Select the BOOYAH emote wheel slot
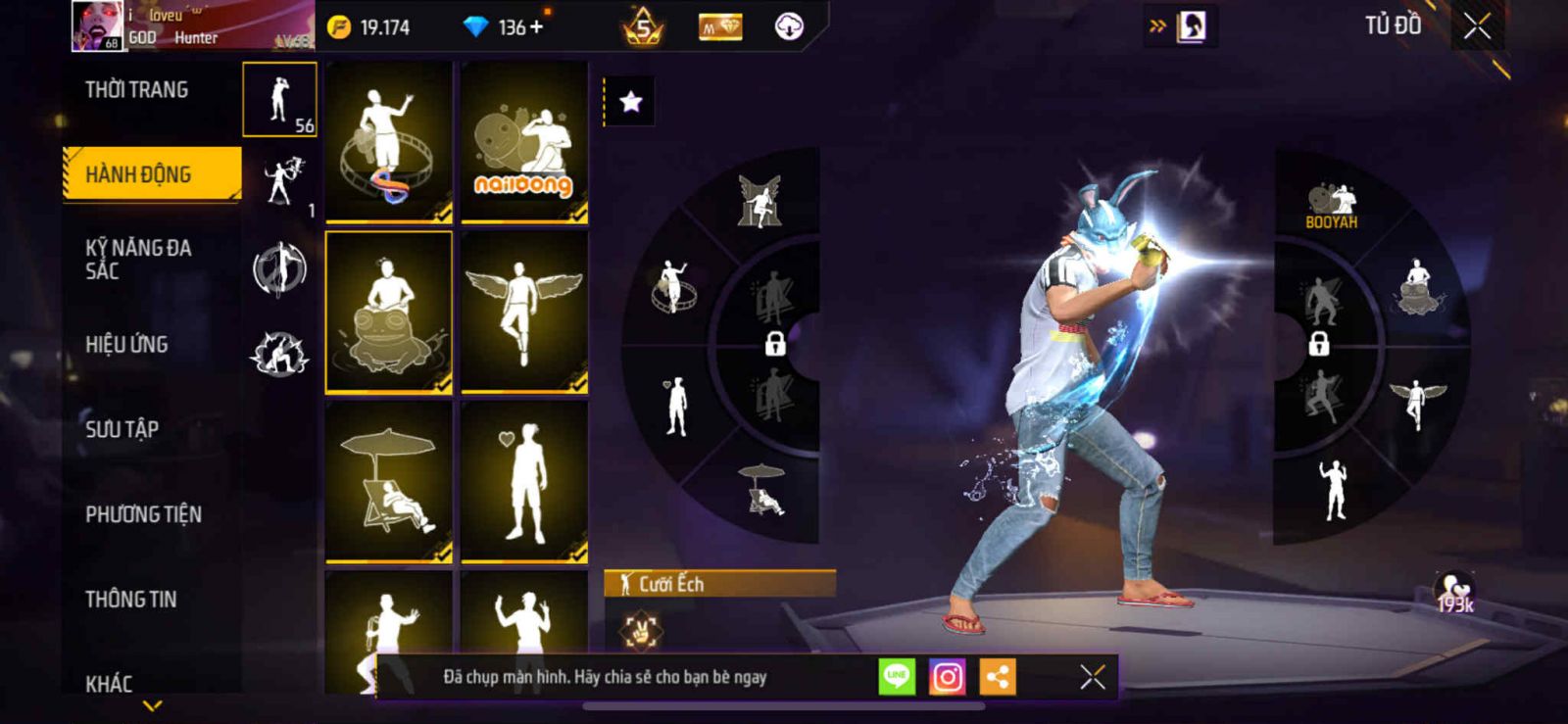This screenshot has width=1568, height=724. pos(1331,206)
